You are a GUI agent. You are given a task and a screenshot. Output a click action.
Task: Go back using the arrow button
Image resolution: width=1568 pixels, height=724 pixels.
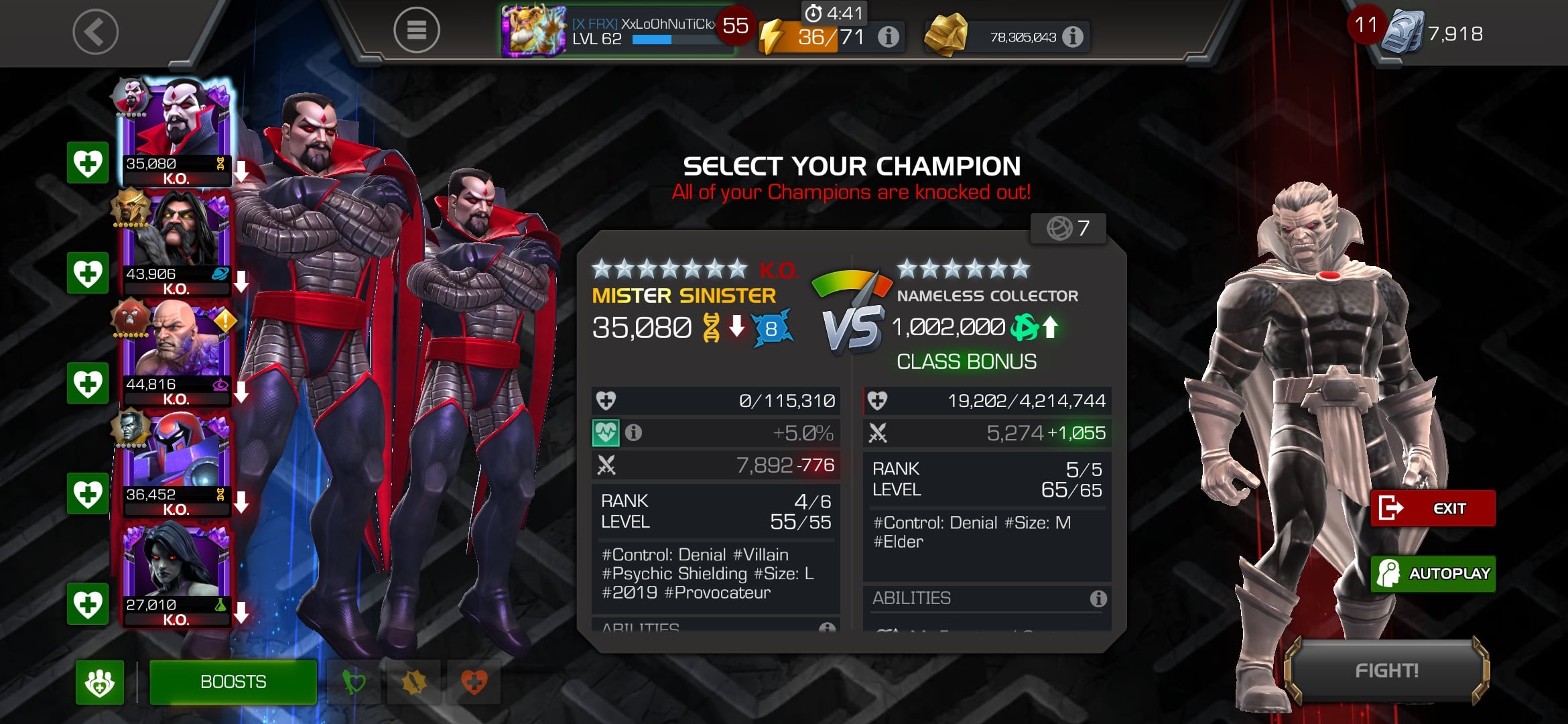coord(95,32)
